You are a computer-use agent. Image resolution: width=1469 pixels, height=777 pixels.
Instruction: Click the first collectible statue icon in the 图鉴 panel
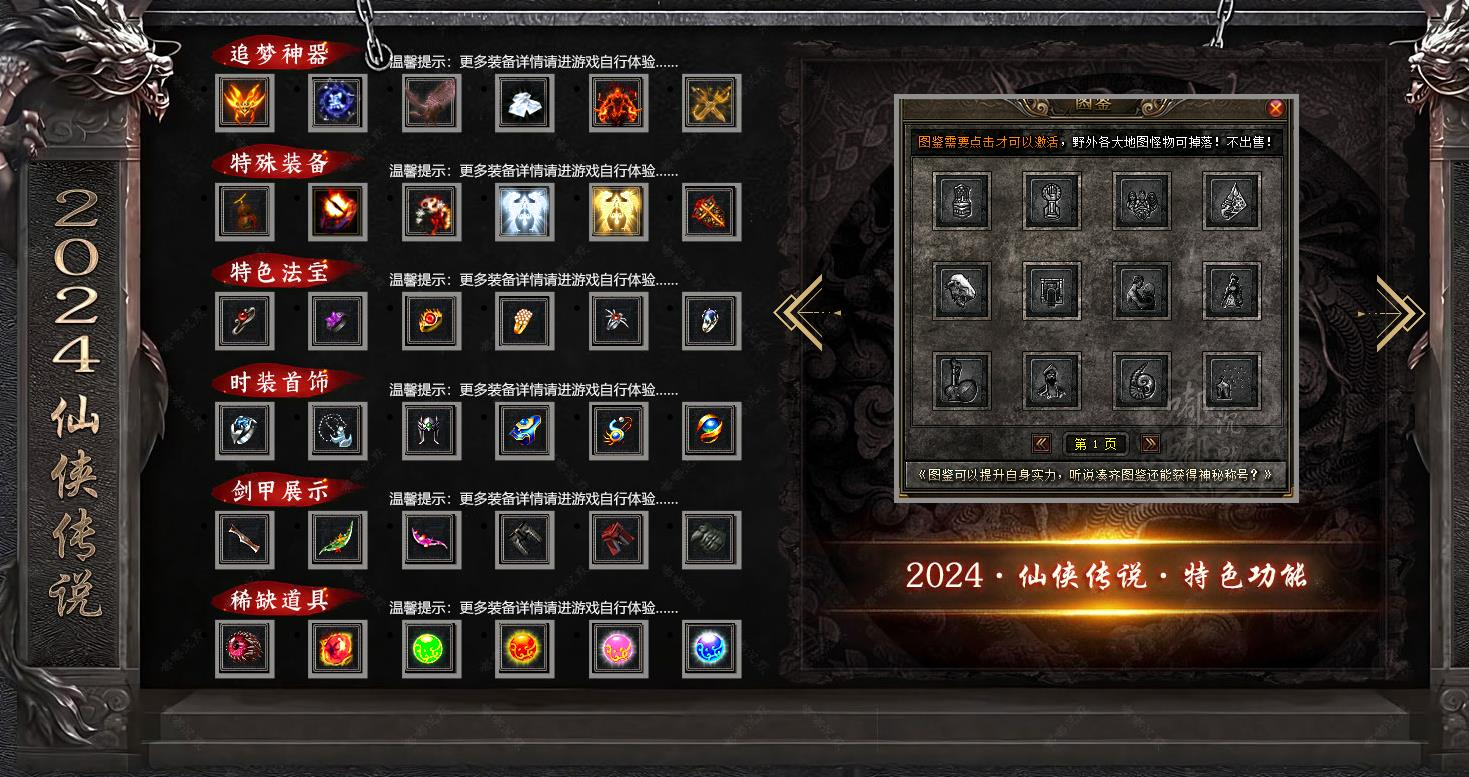click(x=962, y=201)
